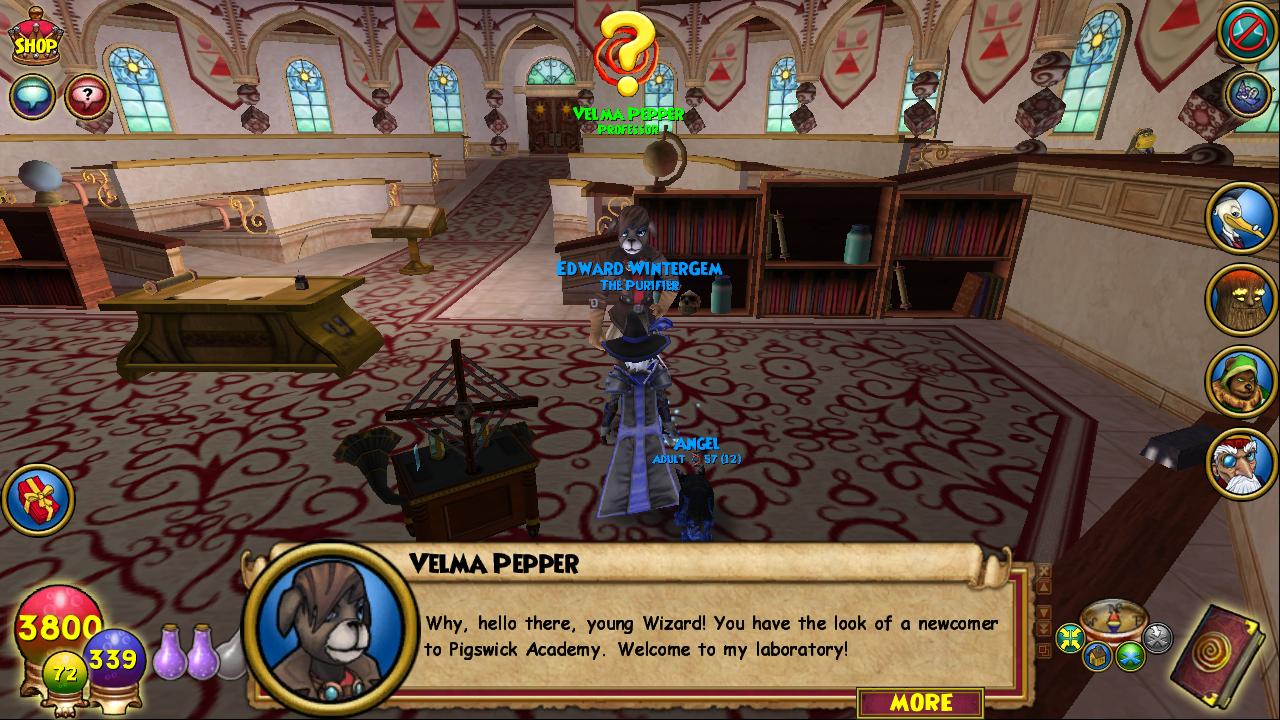
Task: Open the red question mark help chat
Action: click(x=88, y=96)
